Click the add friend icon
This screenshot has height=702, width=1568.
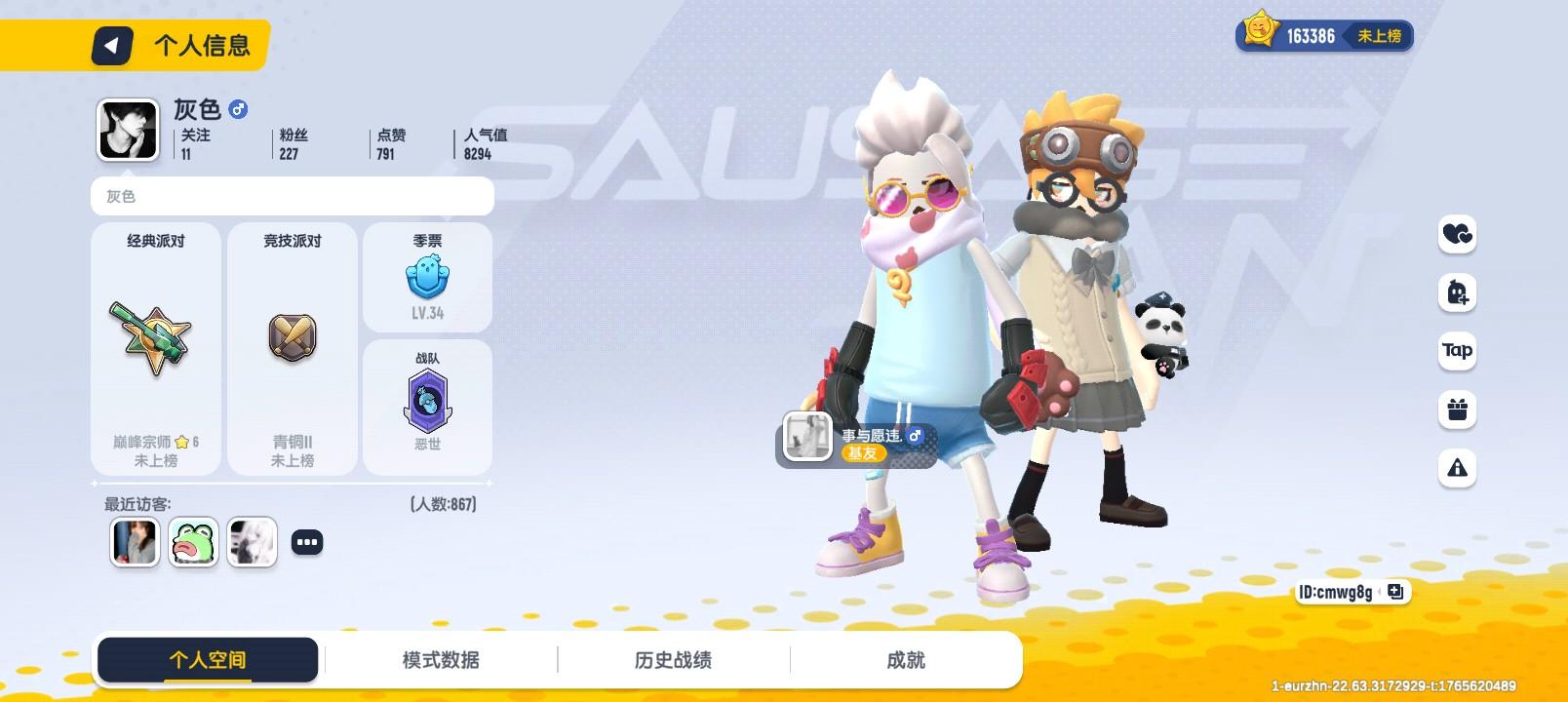tap(1457, 293)
